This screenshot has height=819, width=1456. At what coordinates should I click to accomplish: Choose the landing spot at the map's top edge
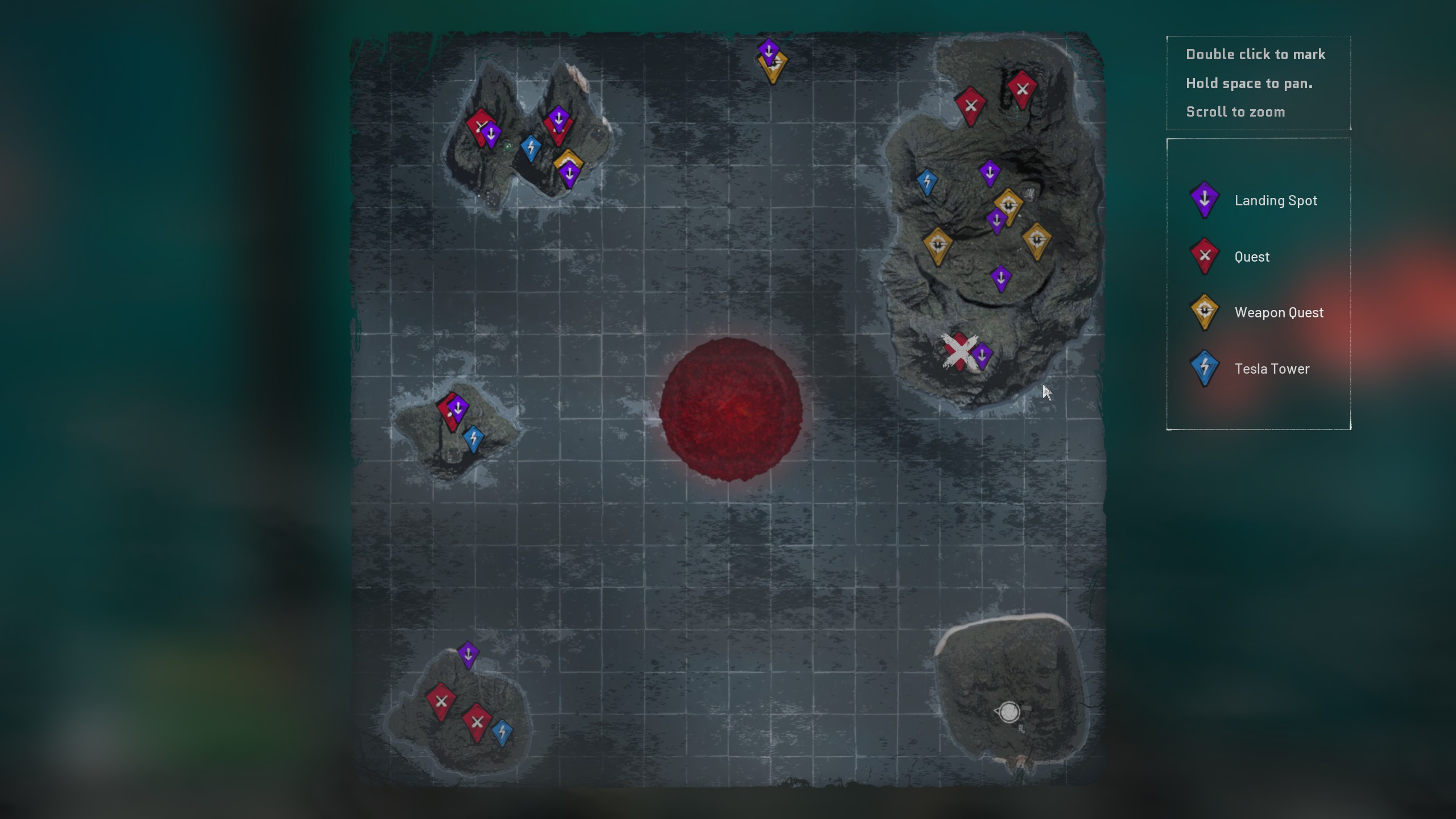tap(768, 51)
